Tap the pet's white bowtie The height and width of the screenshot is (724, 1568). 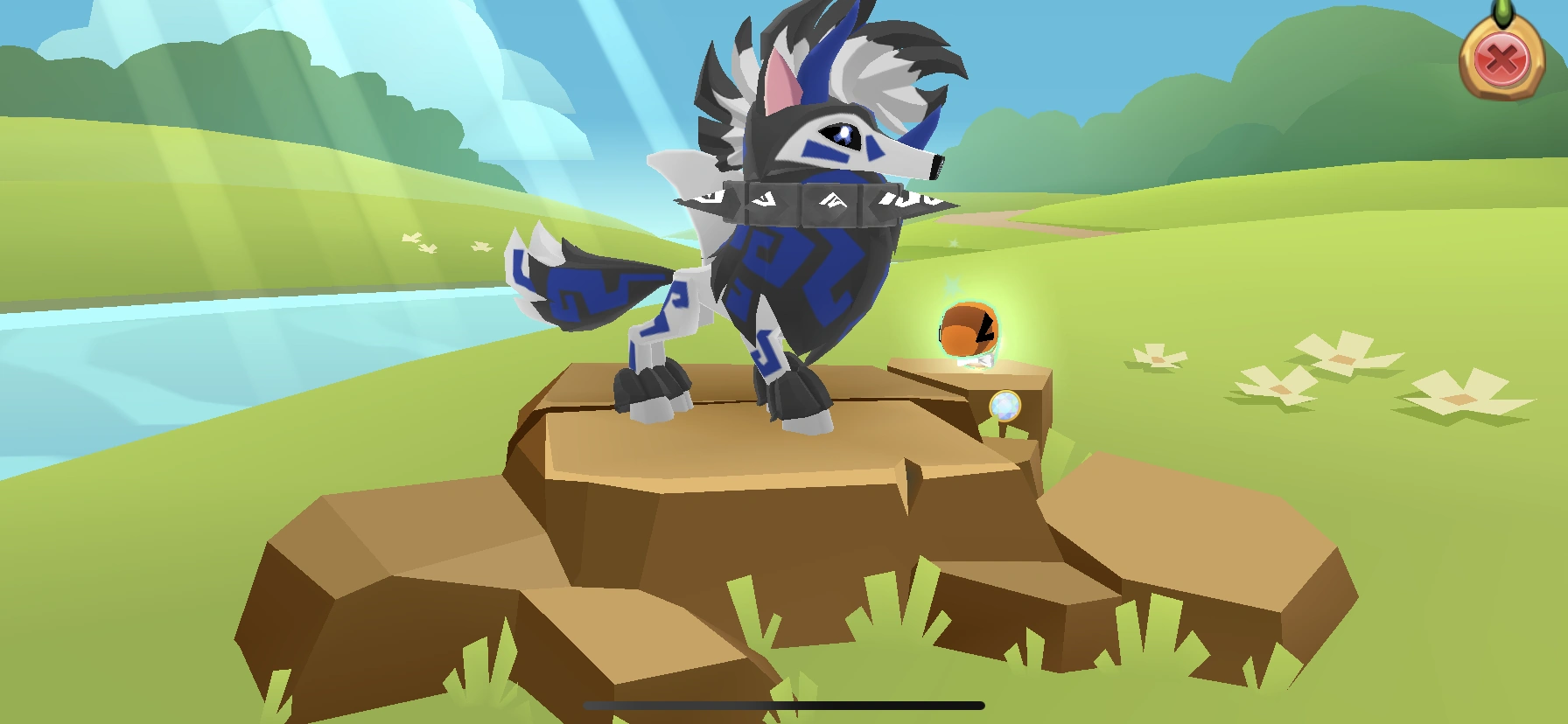click(x=976, y=360)
